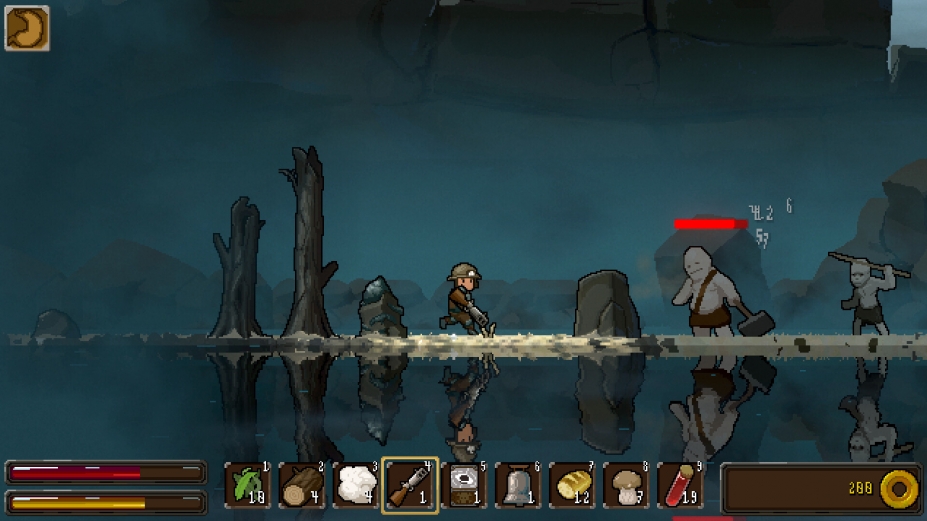The image size is (927, 521).
Task: Choose the white cotton hotbar slot
Action: coord(356,486)
